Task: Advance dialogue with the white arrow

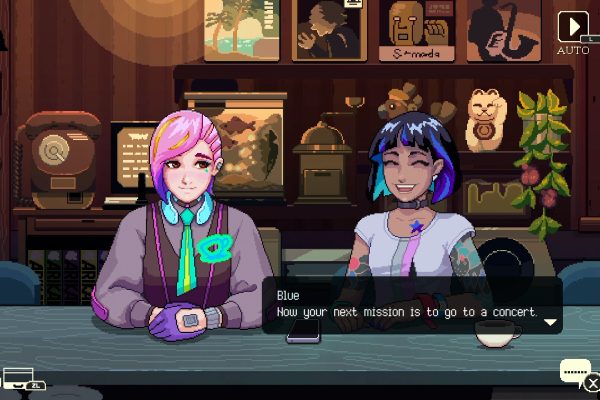Action: tap(549, 322)
